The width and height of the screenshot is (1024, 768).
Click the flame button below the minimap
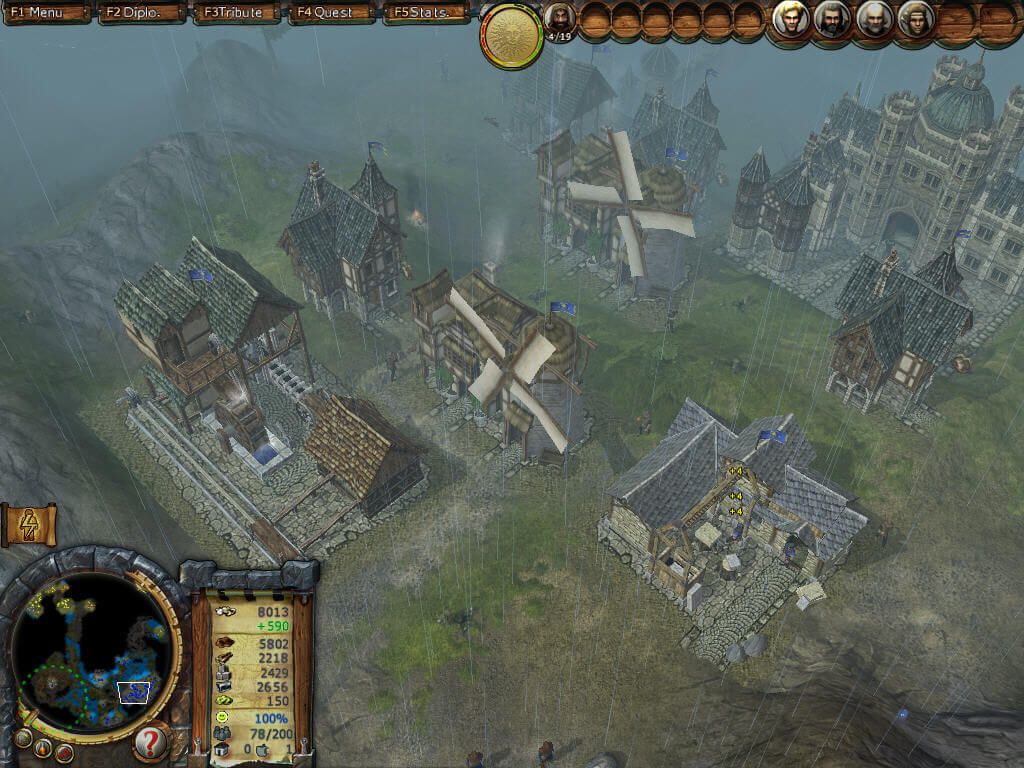(43, 747)
